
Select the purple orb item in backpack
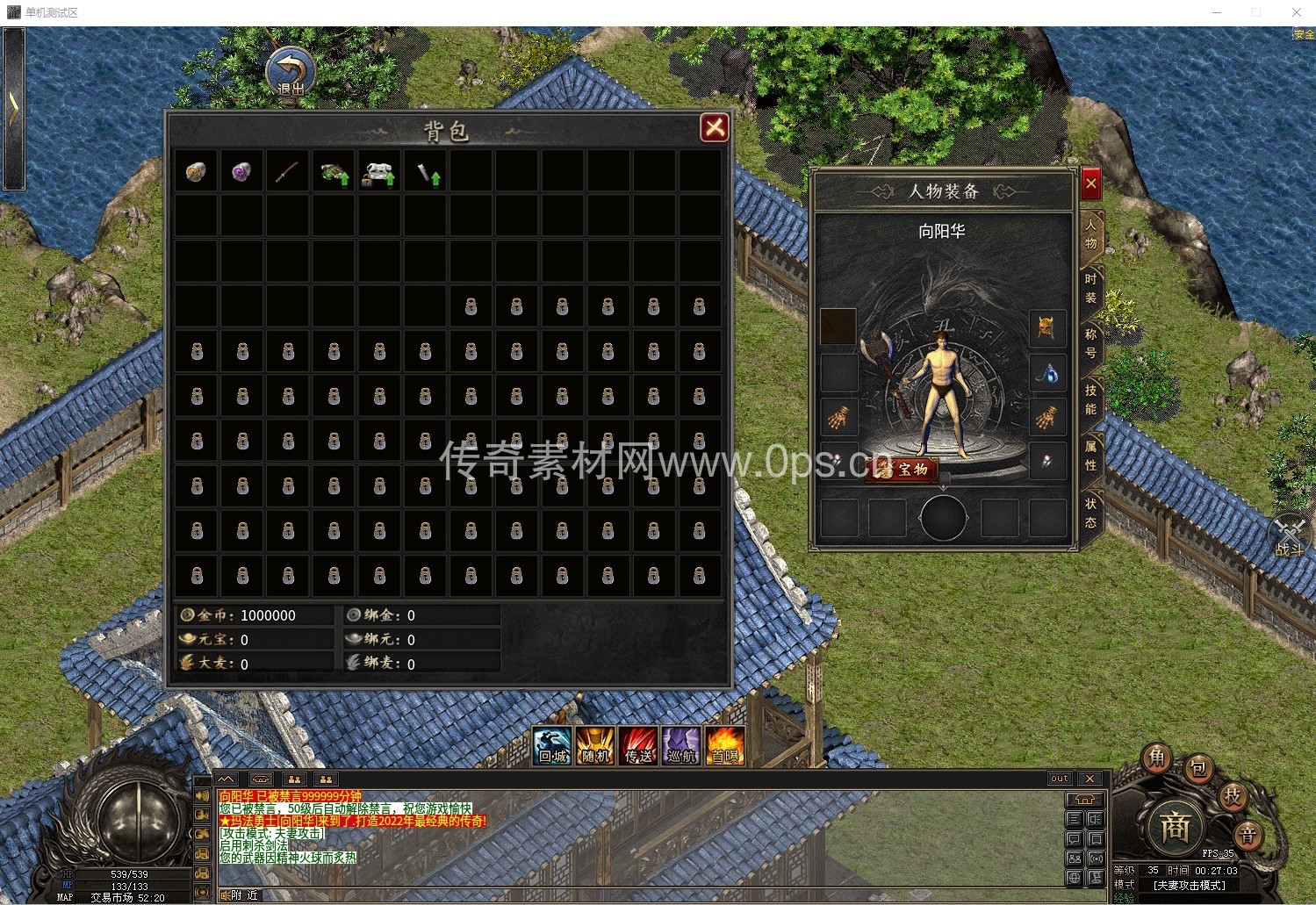click(x=241, y=172)
